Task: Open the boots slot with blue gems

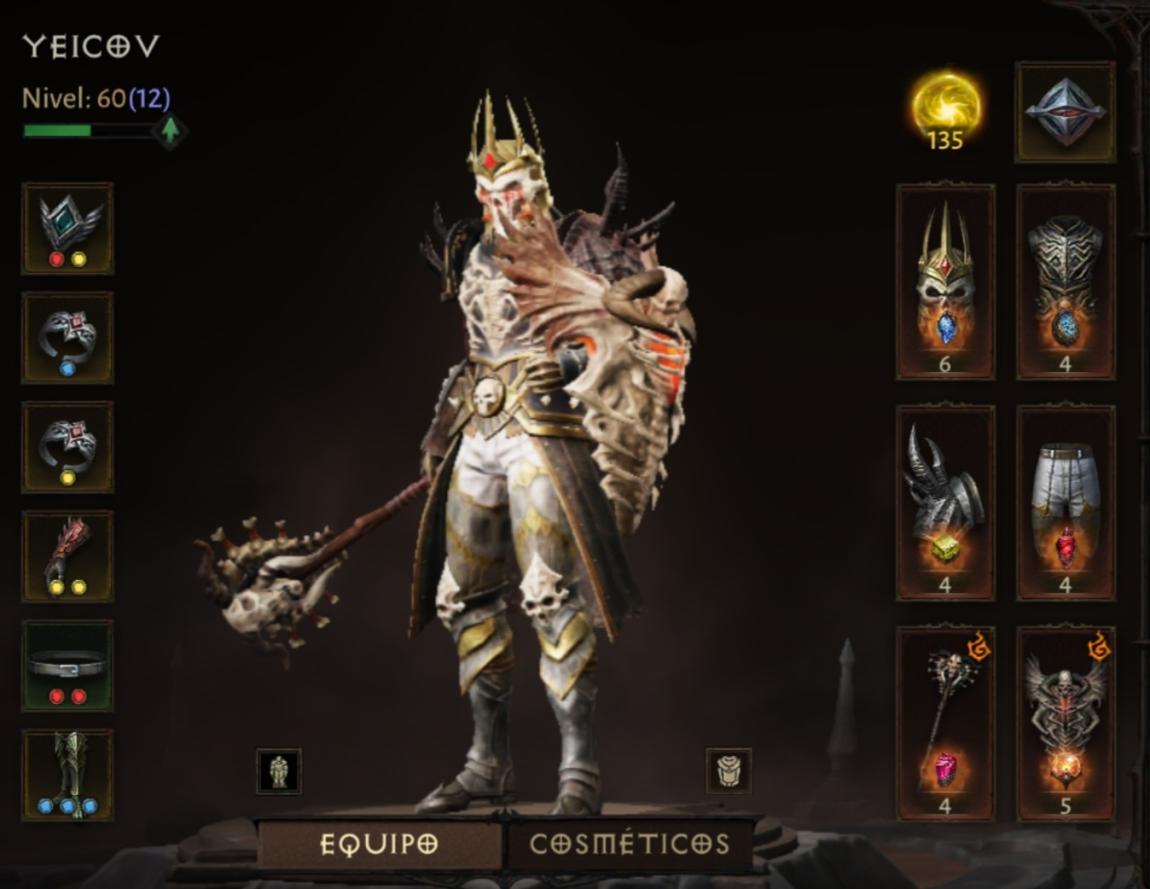Action: 68,775
